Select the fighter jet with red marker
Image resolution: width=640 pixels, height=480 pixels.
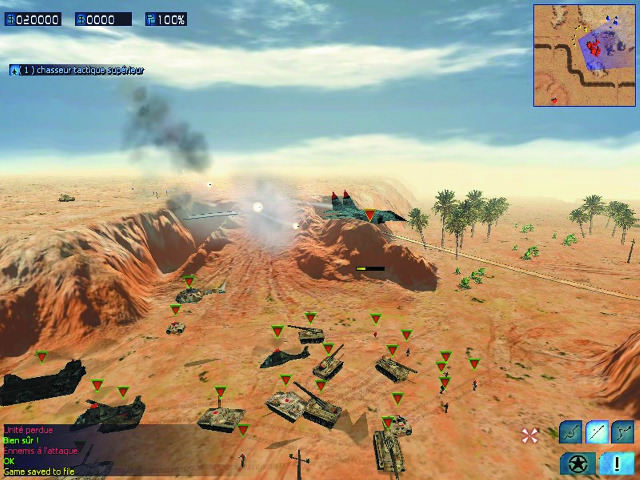pos(360,207)
